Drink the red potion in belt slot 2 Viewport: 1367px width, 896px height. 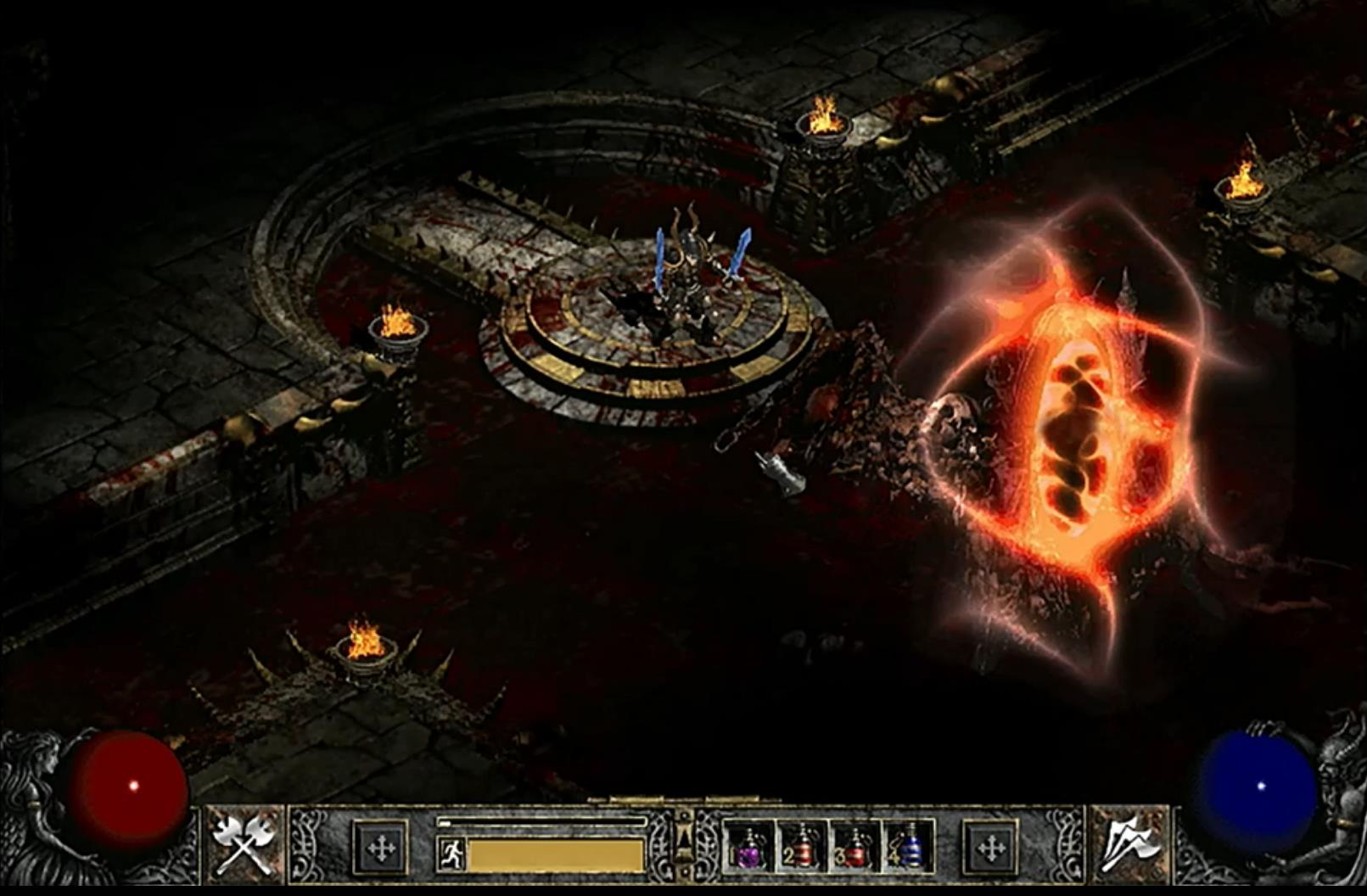click(802, 847)
